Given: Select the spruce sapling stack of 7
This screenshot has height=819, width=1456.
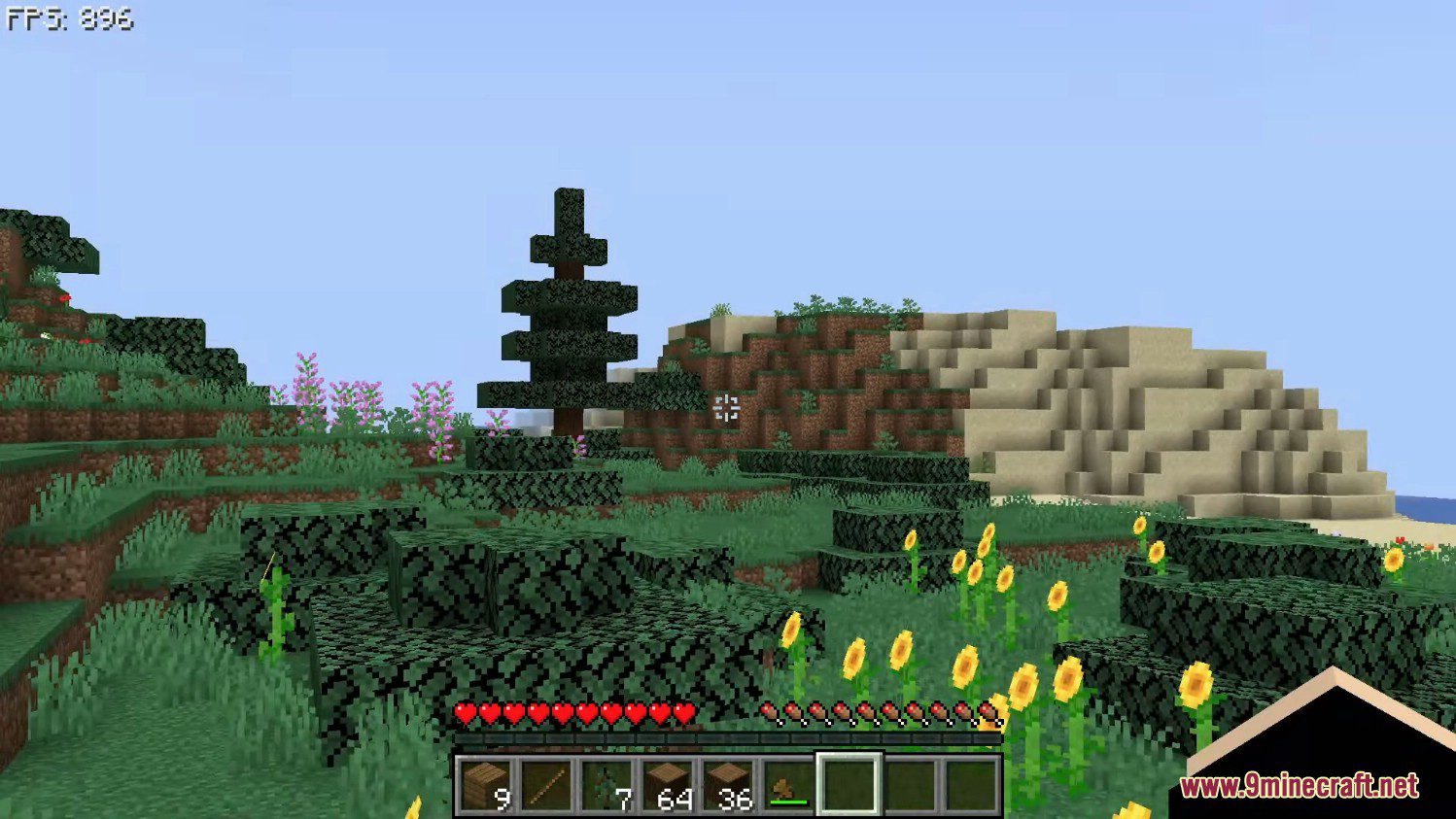Looking at the screenshot, I should pyautogui.click(x=607, y=785).
